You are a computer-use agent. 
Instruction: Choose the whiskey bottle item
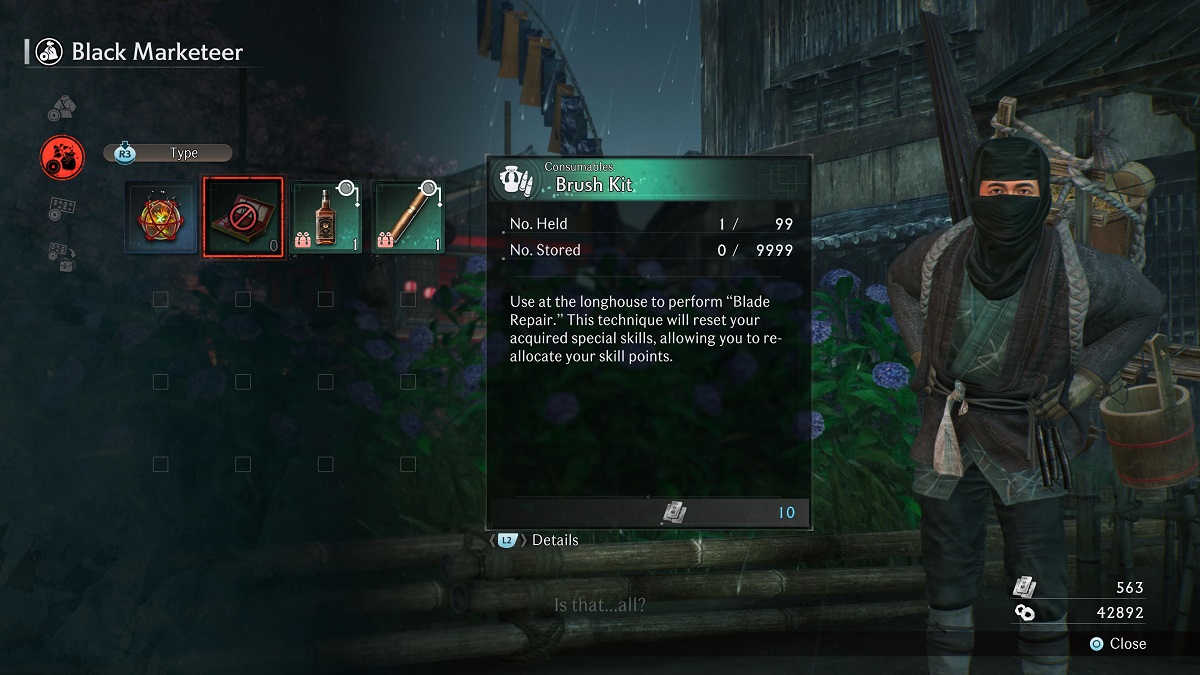325,217
